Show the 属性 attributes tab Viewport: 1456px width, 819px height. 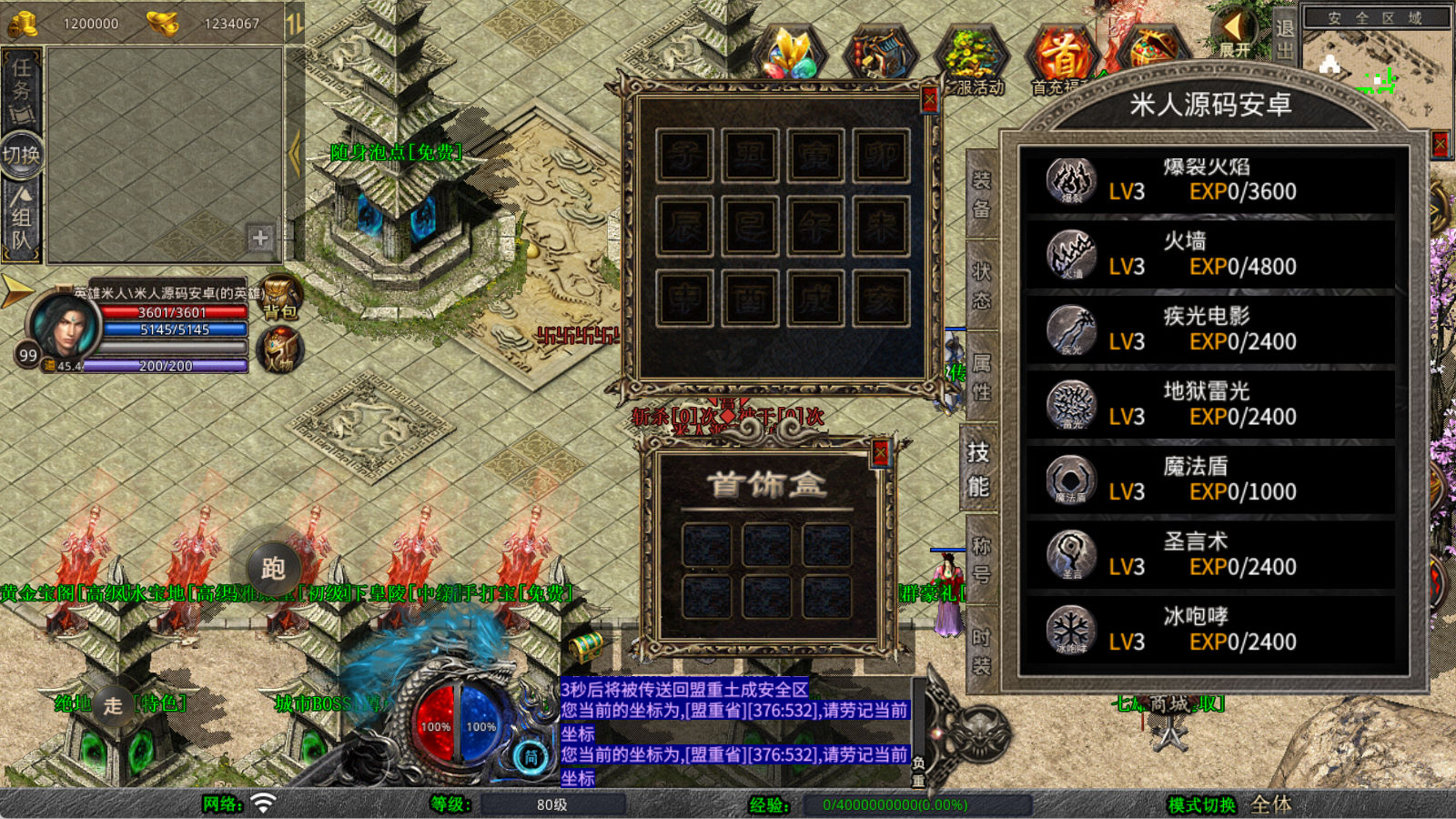tap(981, 377)
